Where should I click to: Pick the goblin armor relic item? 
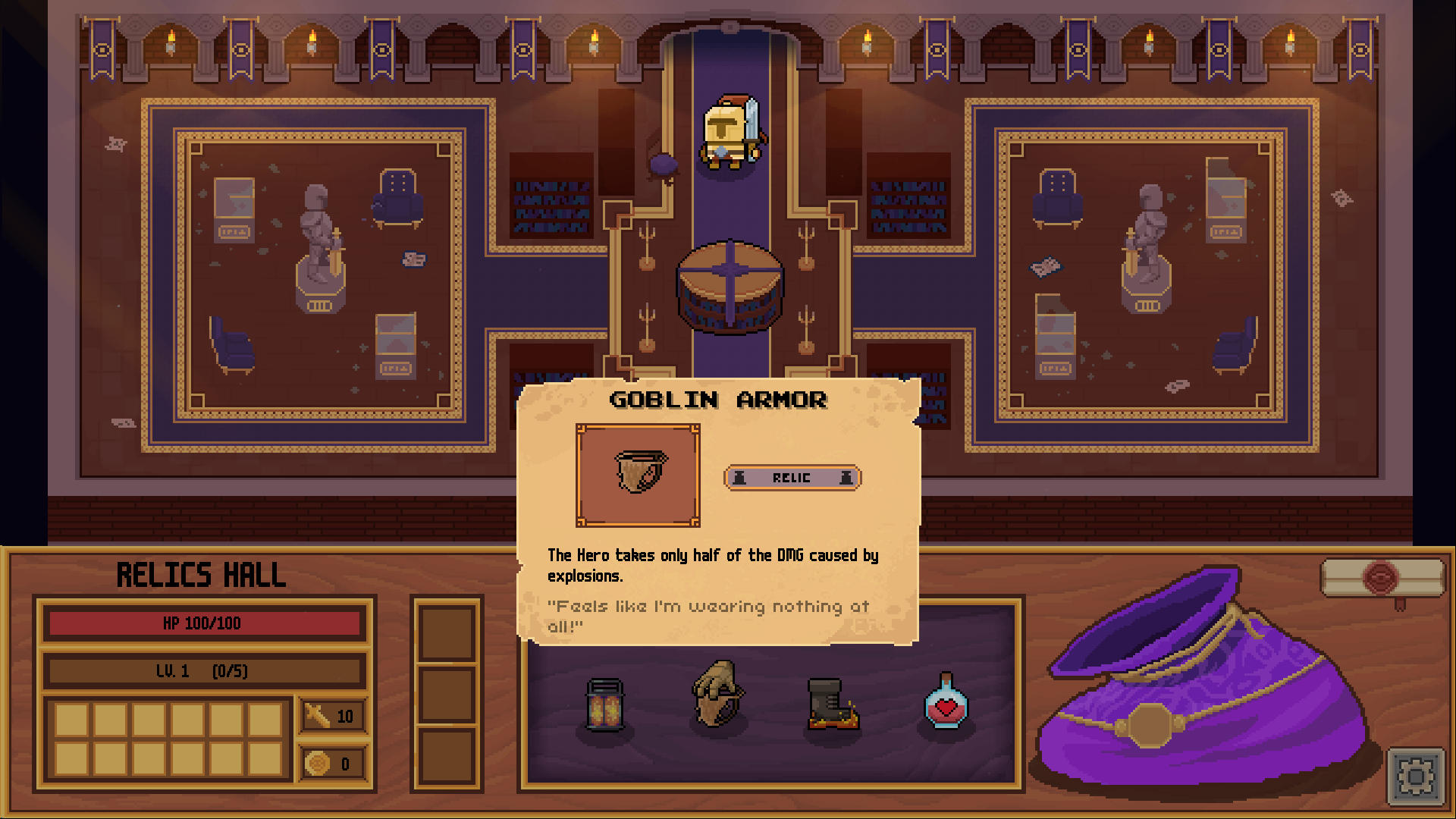(717, 694)
